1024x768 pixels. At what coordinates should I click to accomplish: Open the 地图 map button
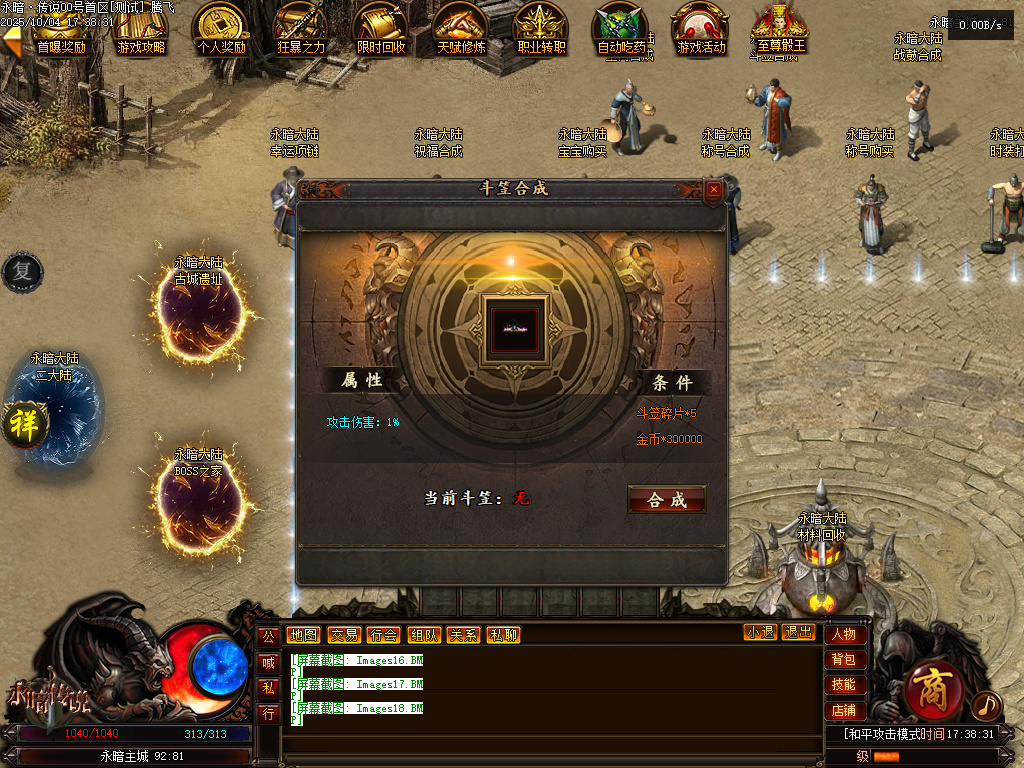tap(302, 635)
